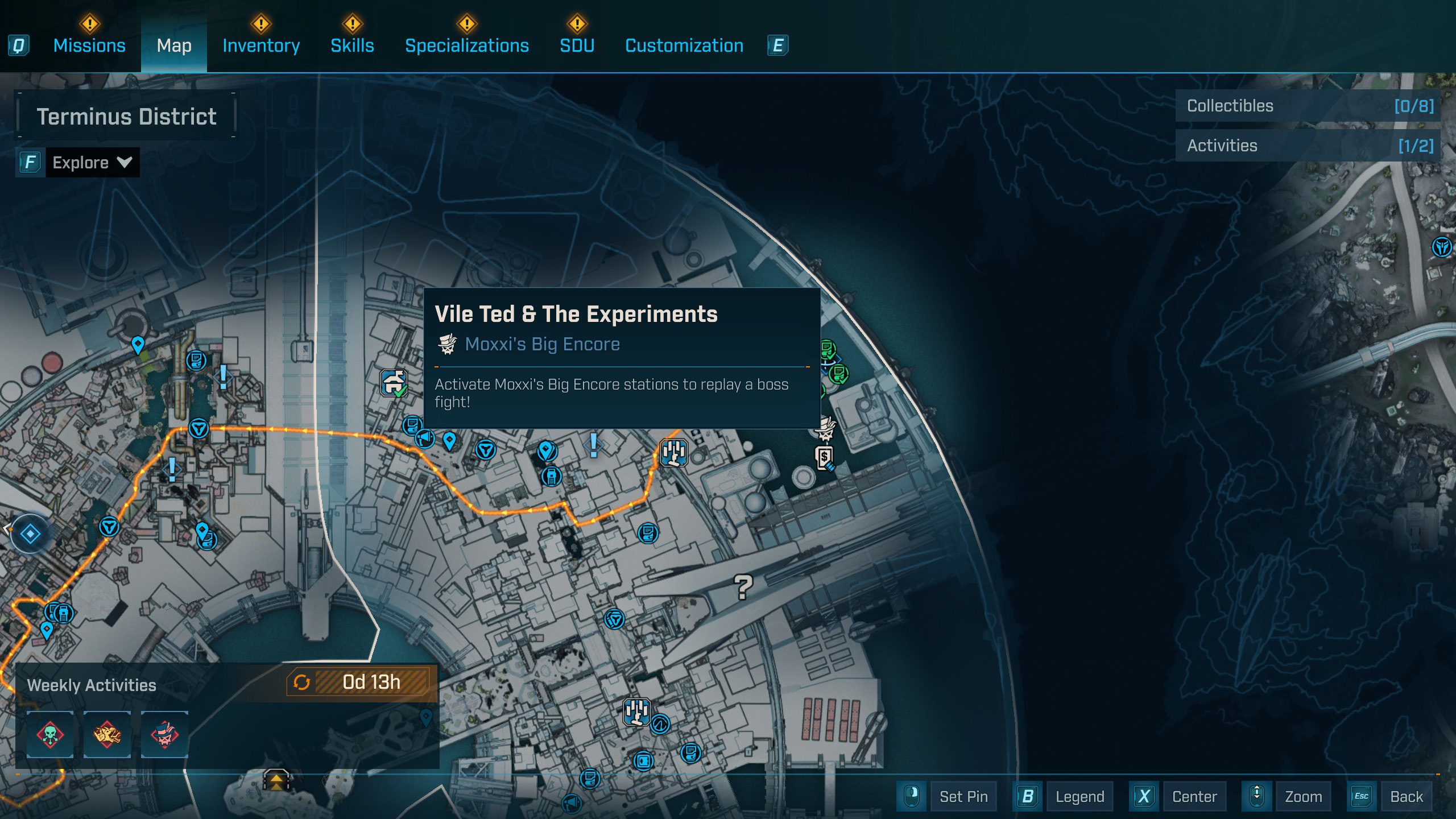Show the Collectibles progress row
1456x819 pixels.
pyautogui.click(x=1308, y=106)
